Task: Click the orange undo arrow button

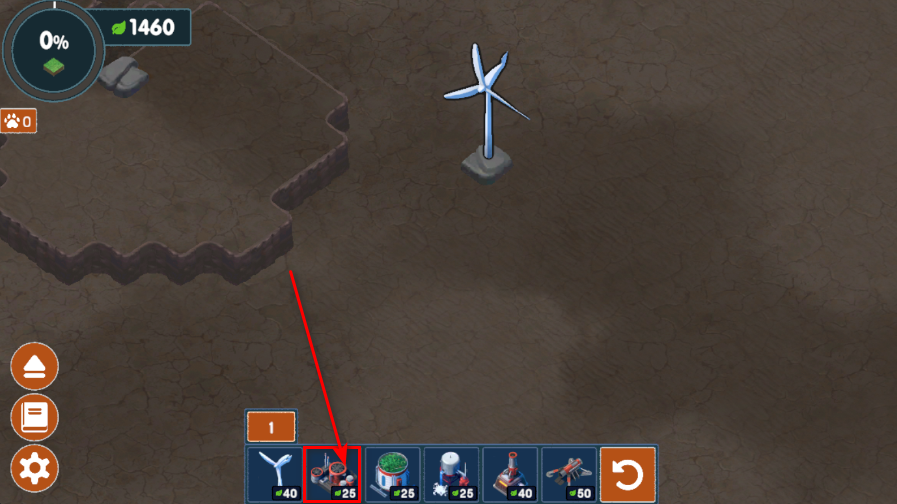Action: click(628, 474)
